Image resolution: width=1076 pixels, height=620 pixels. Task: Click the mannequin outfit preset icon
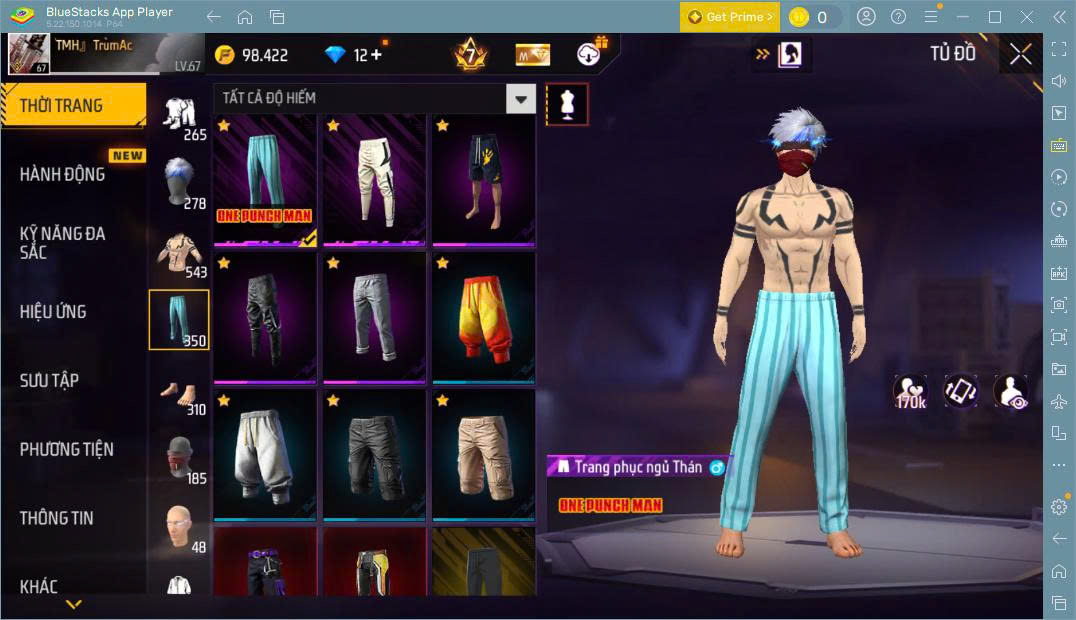(x=567, y=104)
